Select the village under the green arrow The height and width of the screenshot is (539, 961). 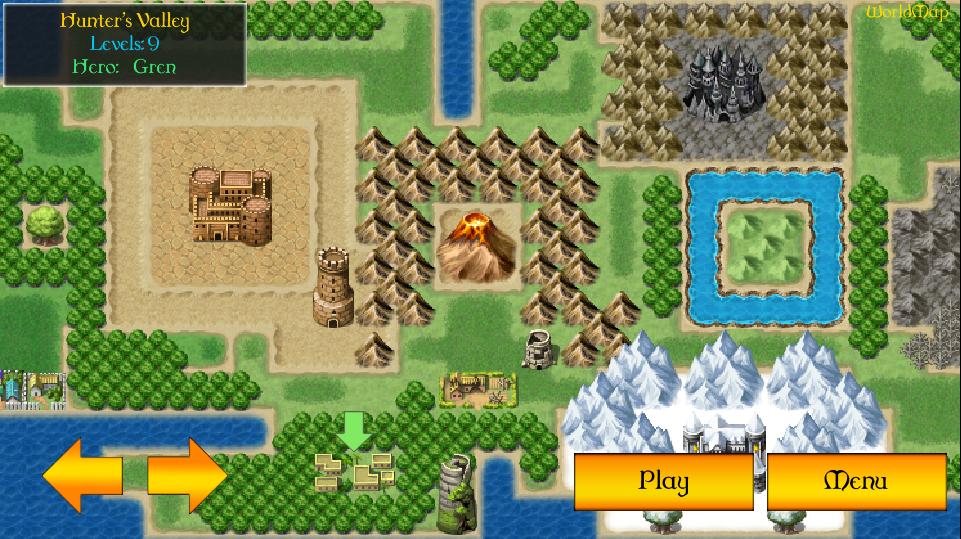tap(354, 470)
